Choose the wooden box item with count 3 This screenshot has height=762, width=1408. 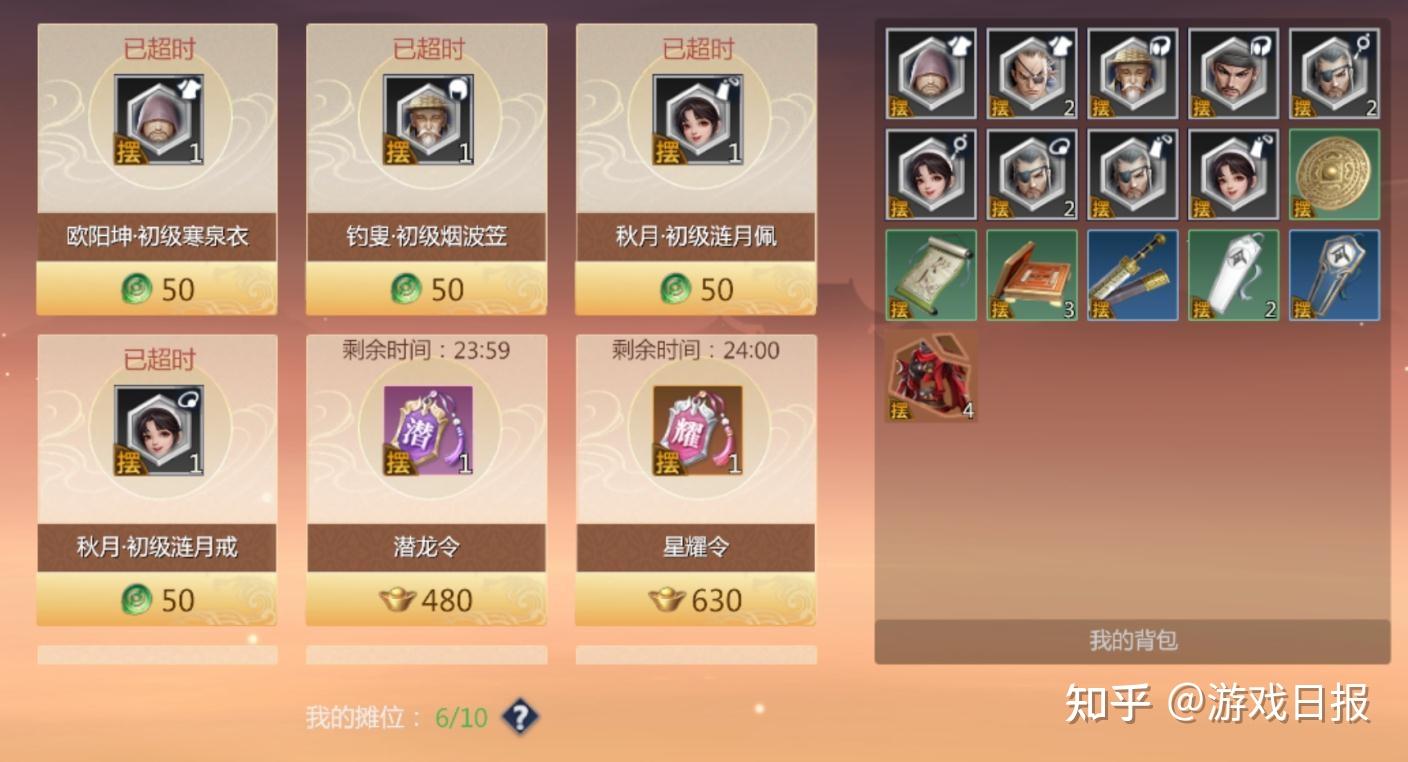pos(1032,275)
